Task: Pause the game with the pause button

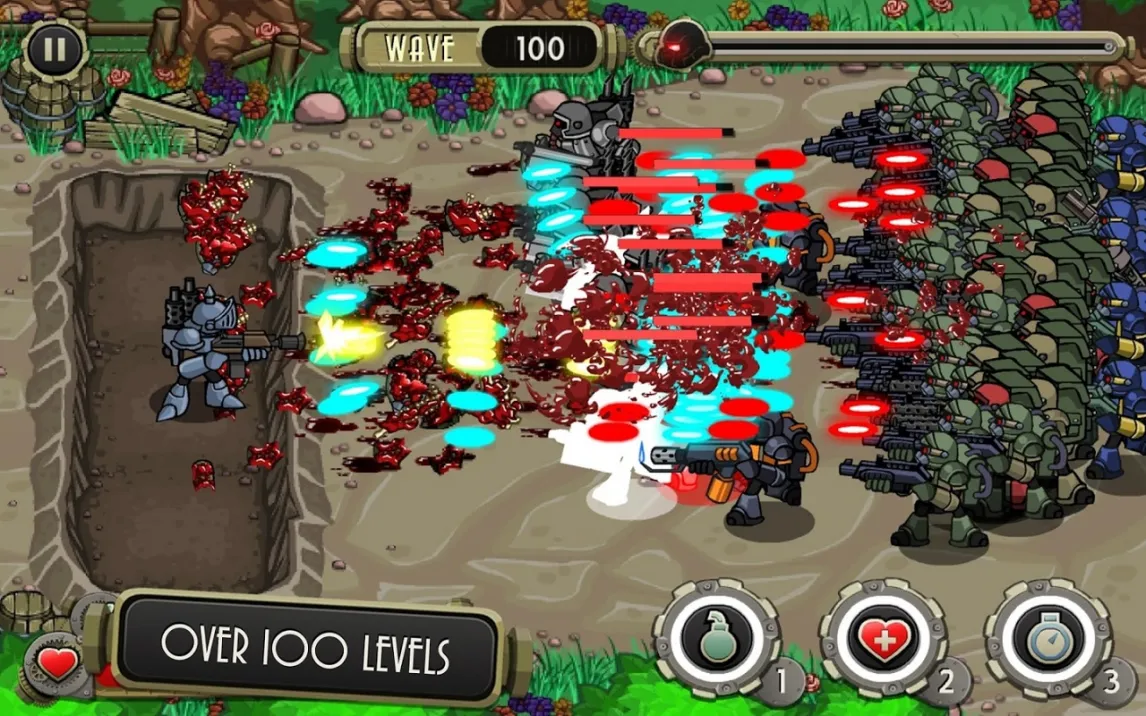Action: [54, 49]
